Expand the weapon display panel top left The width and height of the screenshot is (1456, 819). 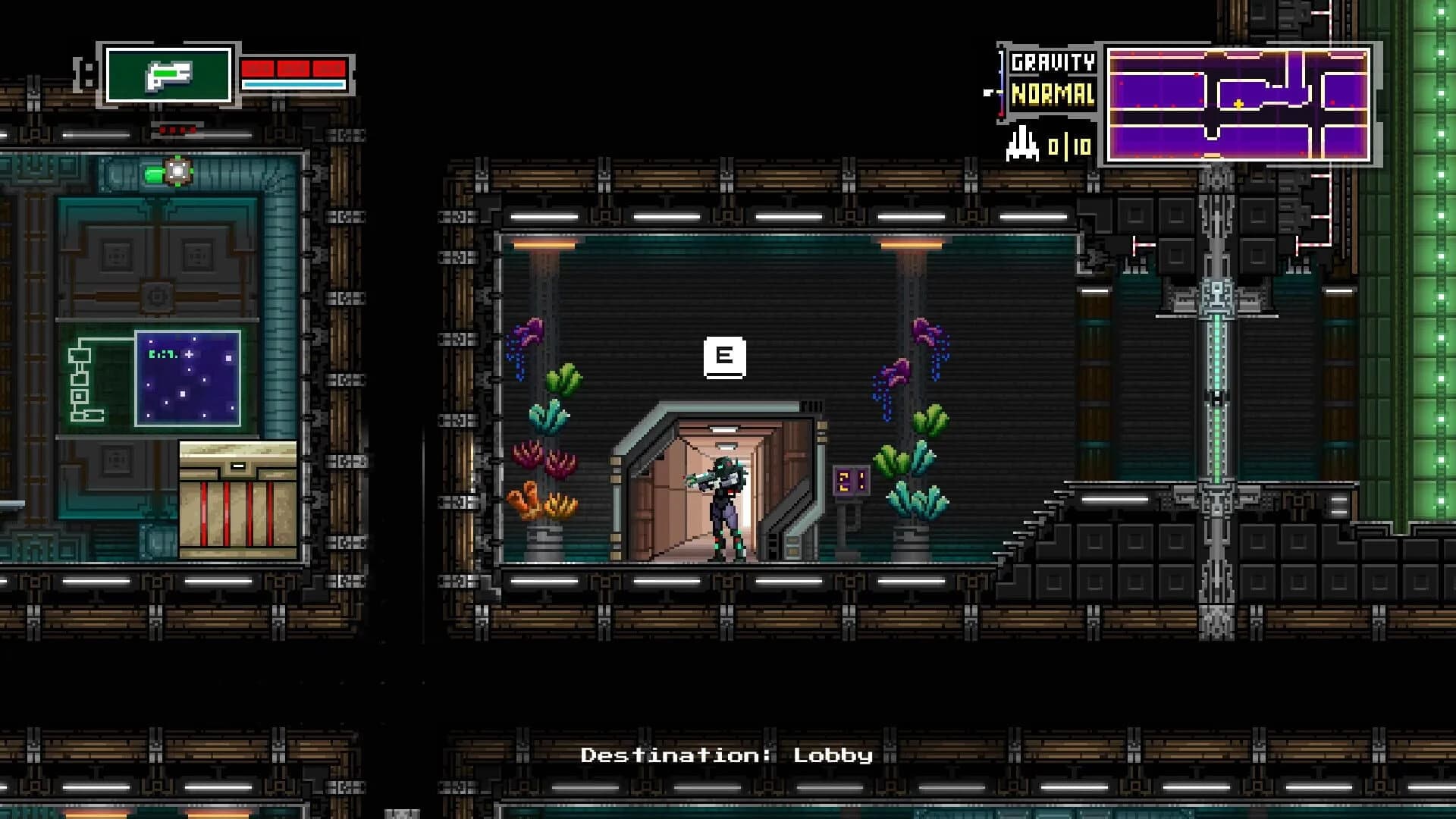tap(168, 76)
